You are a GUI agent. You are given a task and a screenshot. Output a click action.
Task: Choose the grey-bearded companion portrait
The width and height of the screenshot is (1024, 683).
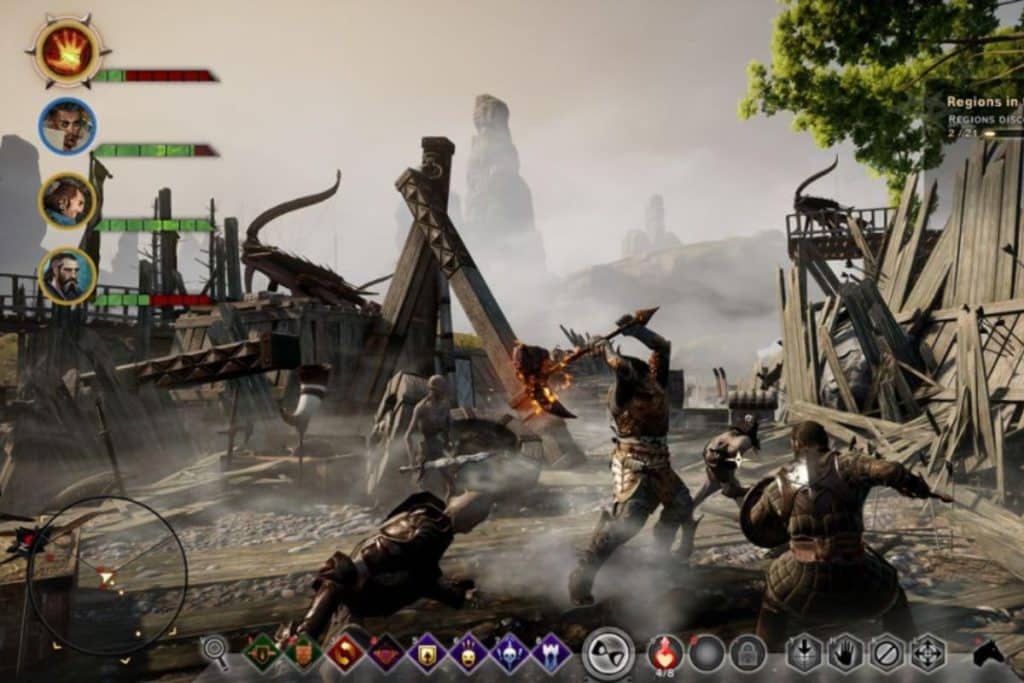pyautogui.click(x=68, y=276)
